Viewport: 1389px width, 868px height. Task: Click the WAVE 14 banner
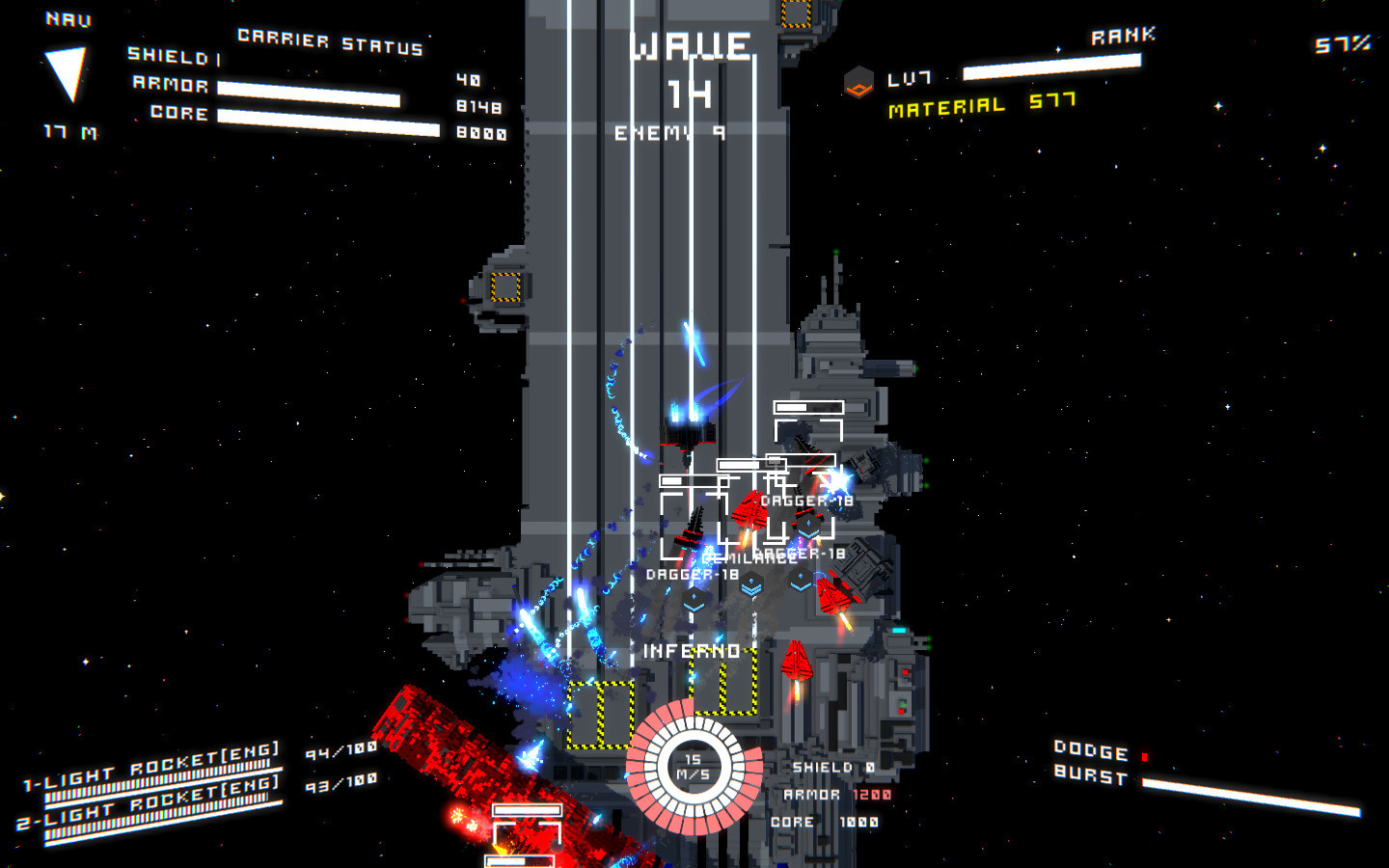(x=692, y=45)
